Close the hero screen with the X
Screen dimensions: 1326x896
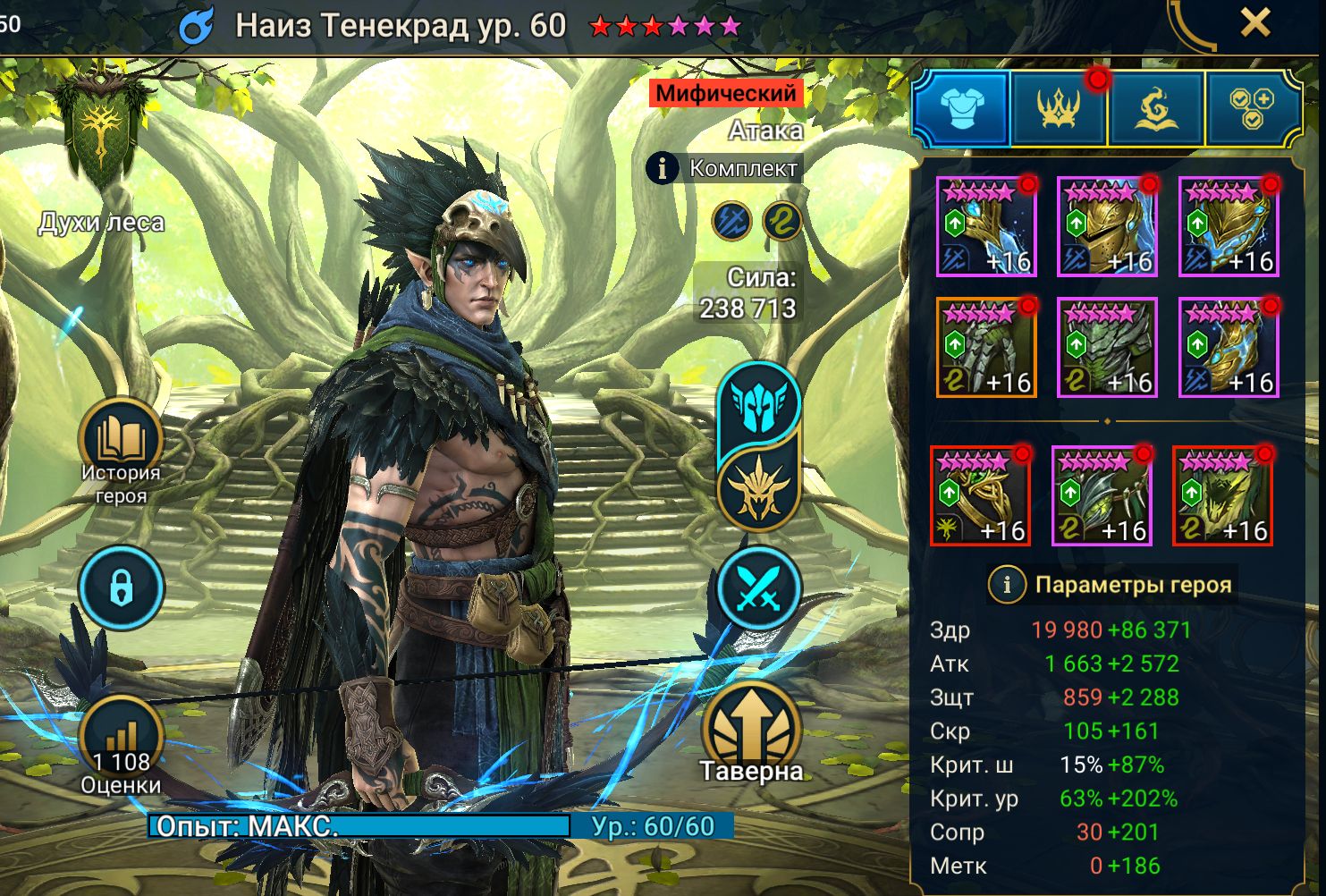tap(1255, 22)
